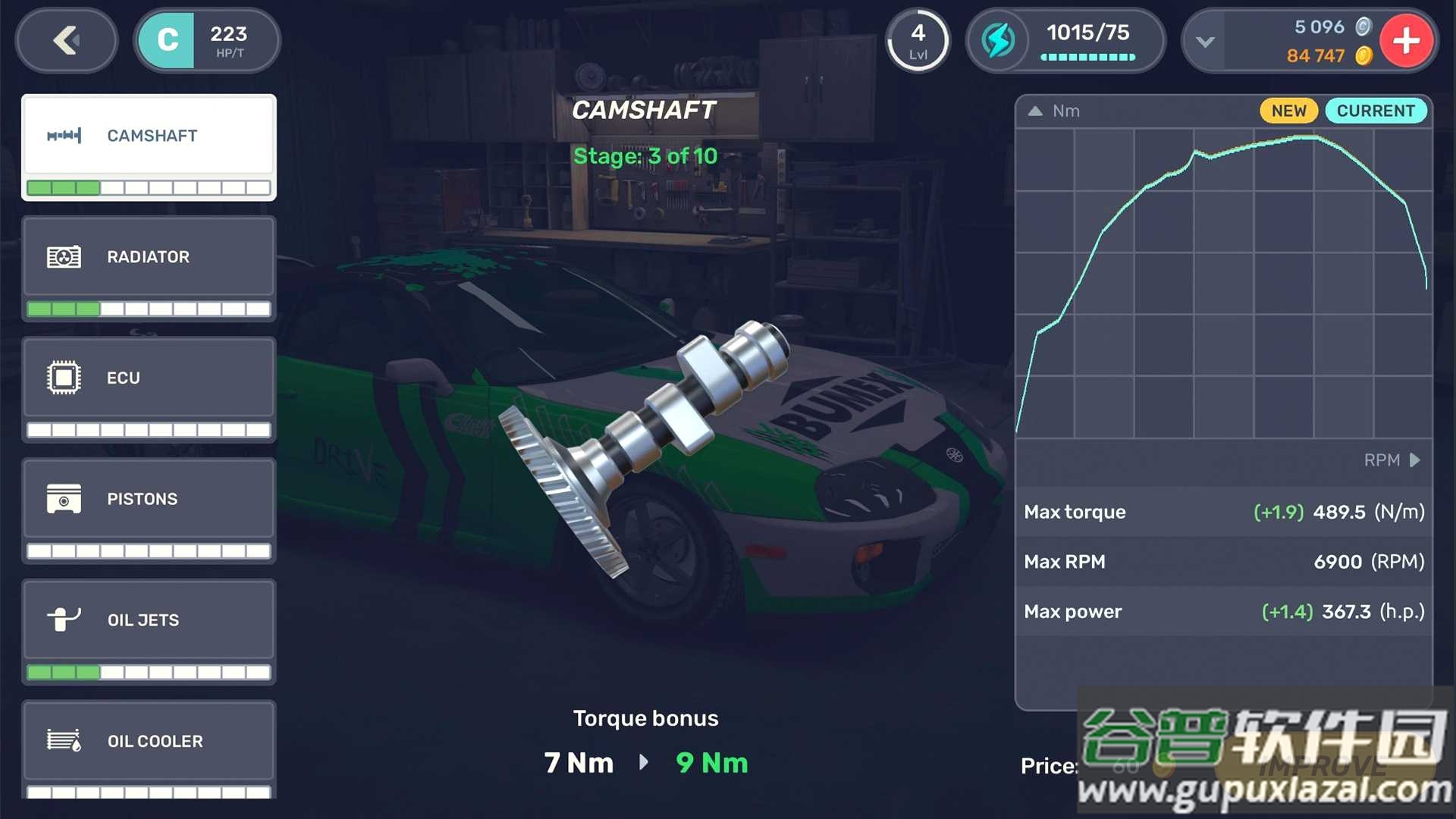Switch to the NEW torque curve view
The image size is (1456, 819).
(x=1288, y=111)
